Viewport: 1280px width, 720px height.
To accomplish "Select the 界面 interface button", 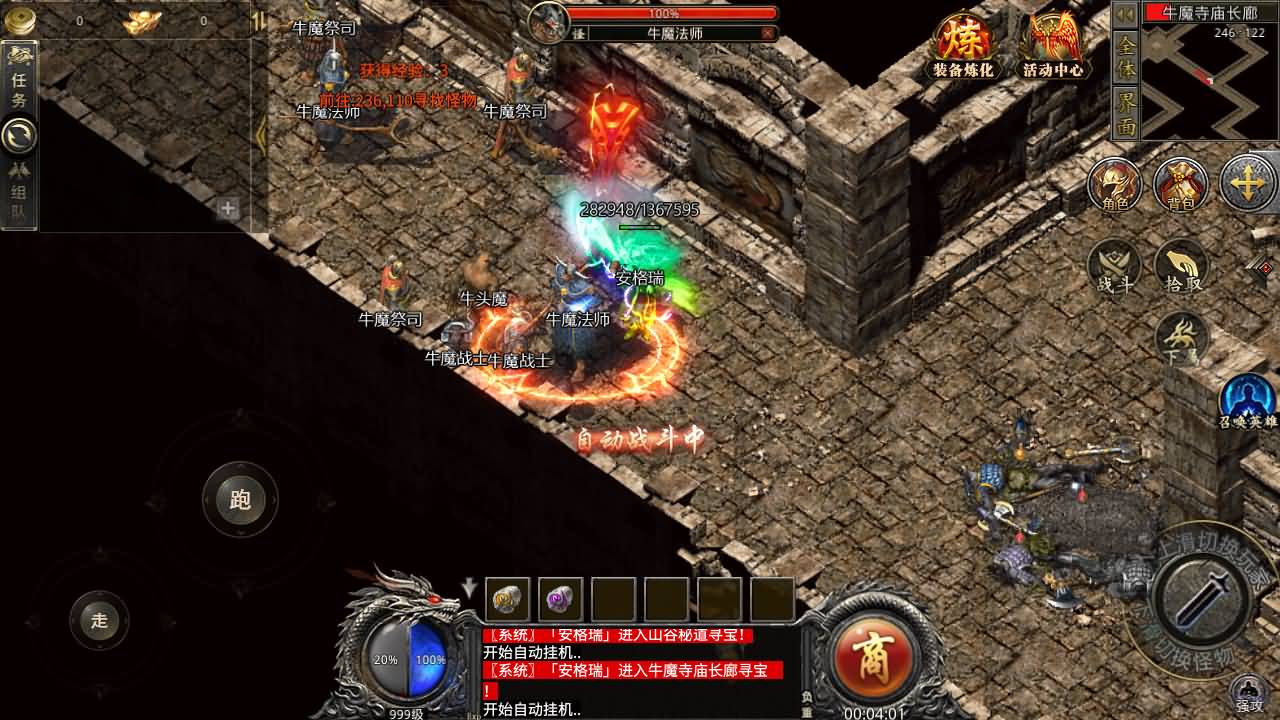I will click(1126, 113).
